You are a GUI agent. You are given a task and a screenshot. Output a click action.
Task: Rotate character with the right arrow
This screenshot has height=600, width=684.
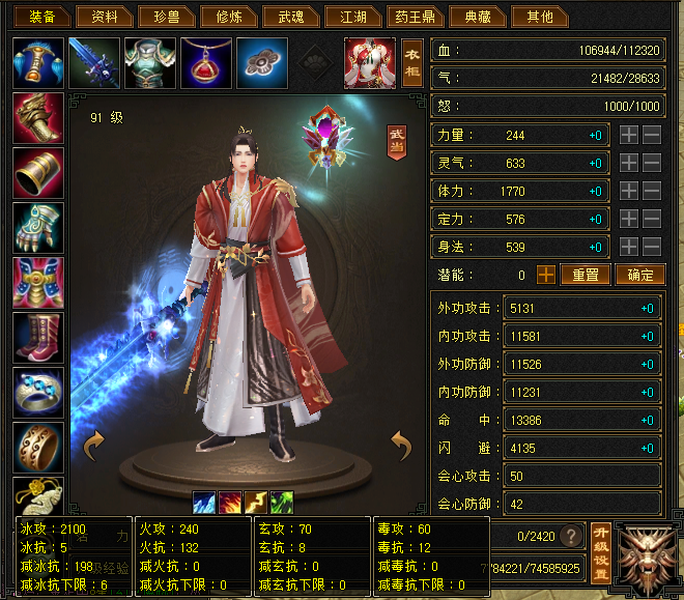[401, 442]
